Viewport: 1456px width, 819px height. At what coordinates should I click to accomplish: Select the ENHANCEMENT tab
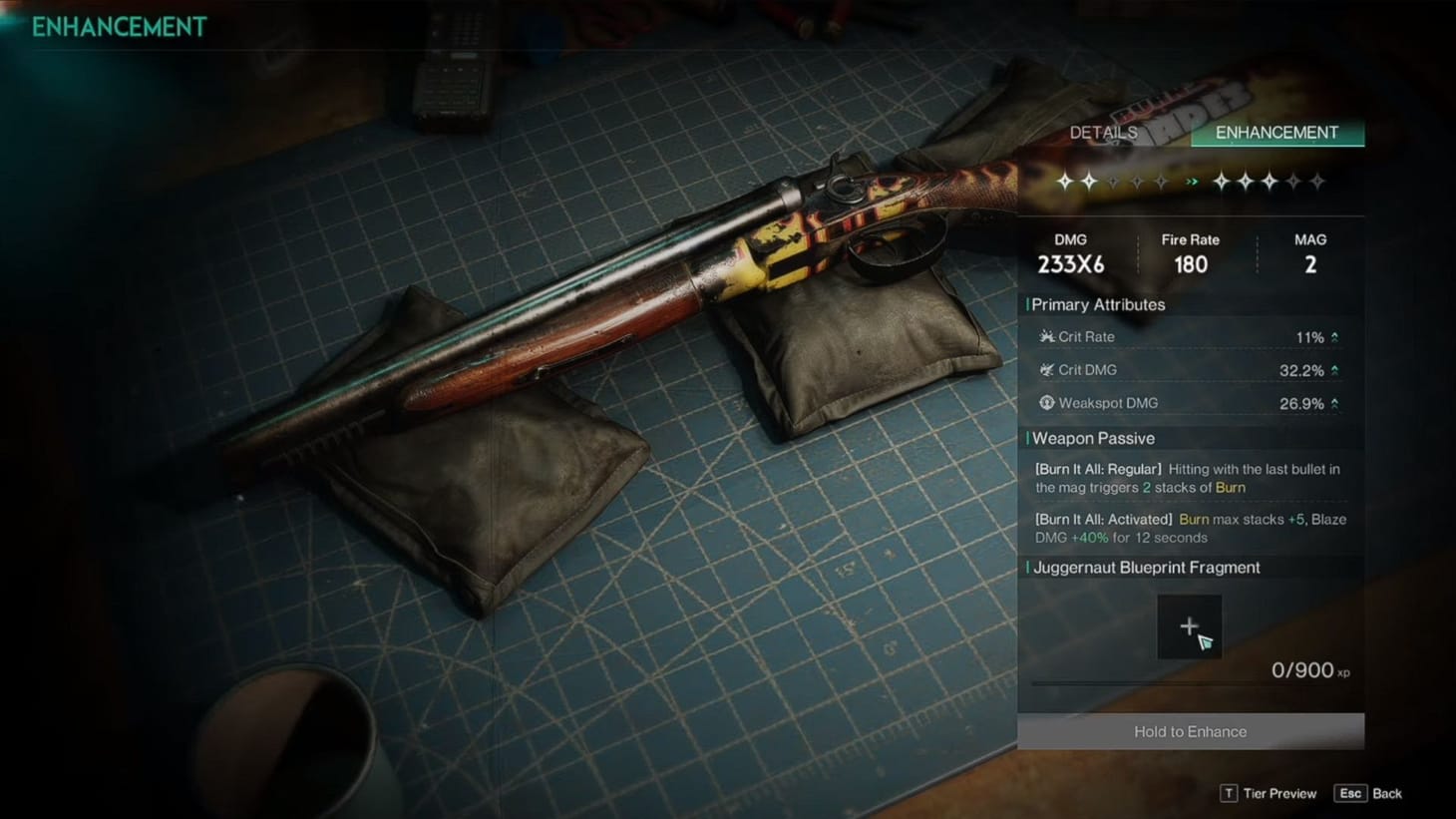coord(1276,132)
